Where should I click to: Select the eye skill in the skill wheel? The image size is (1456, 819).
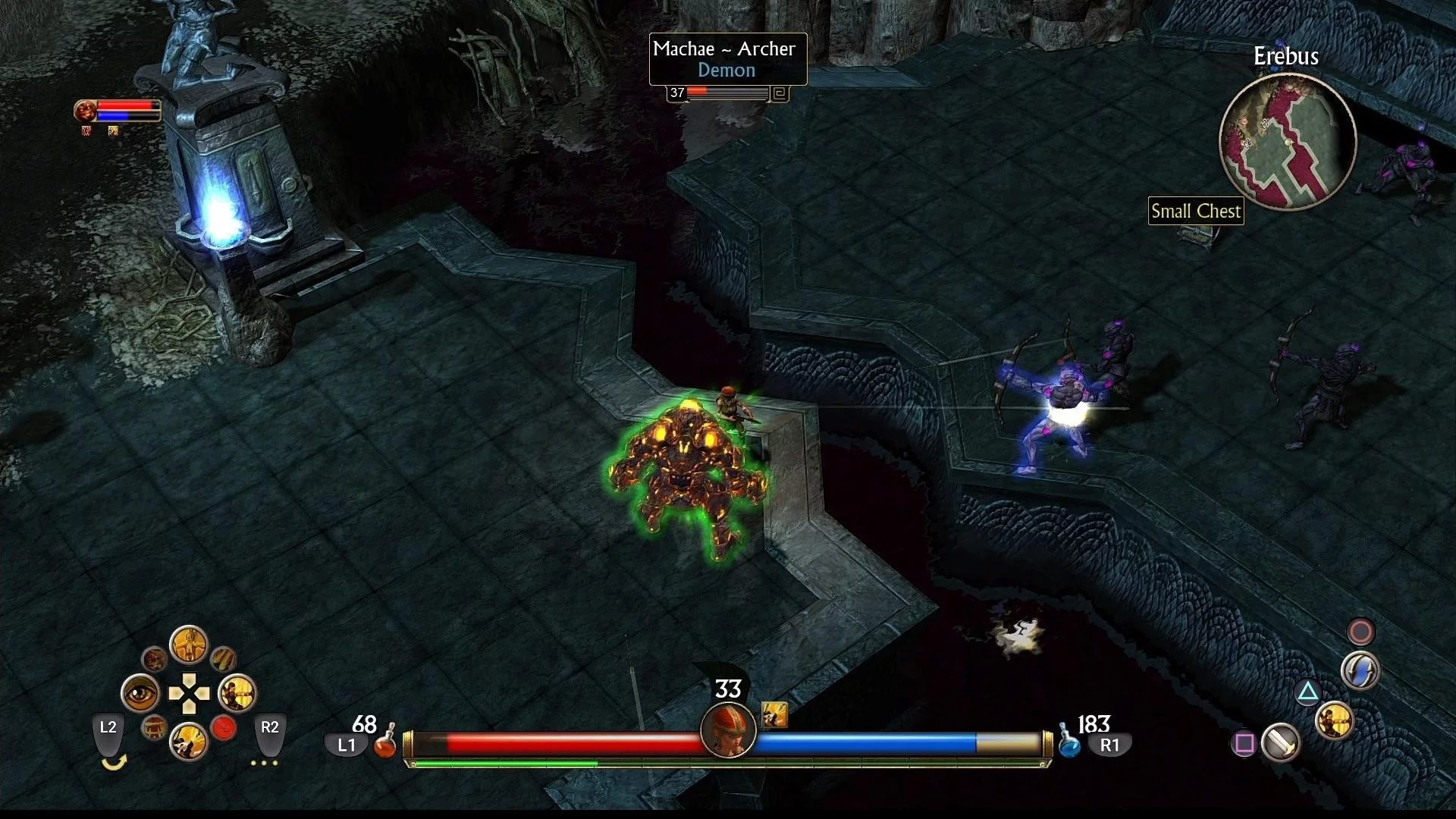[141, 693]
